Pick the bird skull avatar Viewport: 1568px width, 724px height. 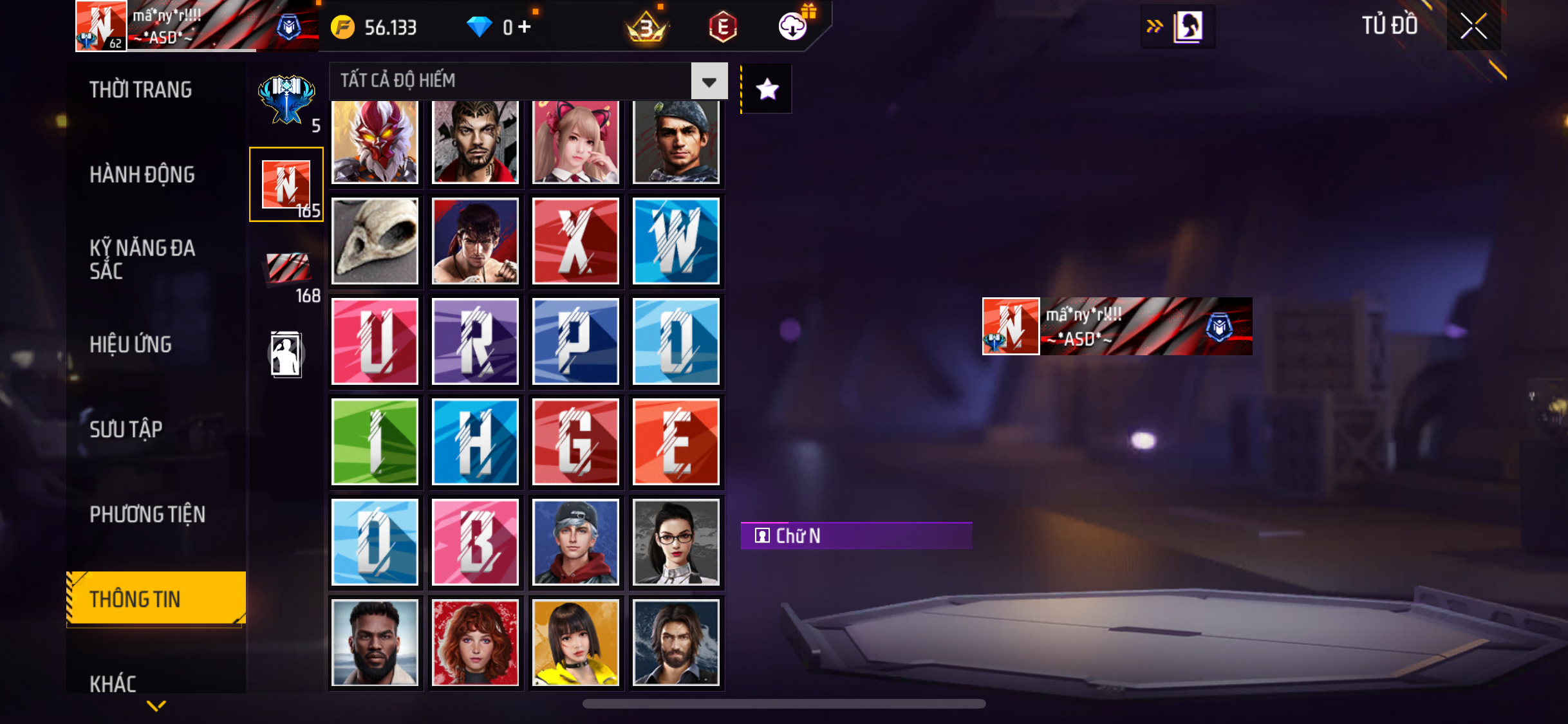pos(375,241)
